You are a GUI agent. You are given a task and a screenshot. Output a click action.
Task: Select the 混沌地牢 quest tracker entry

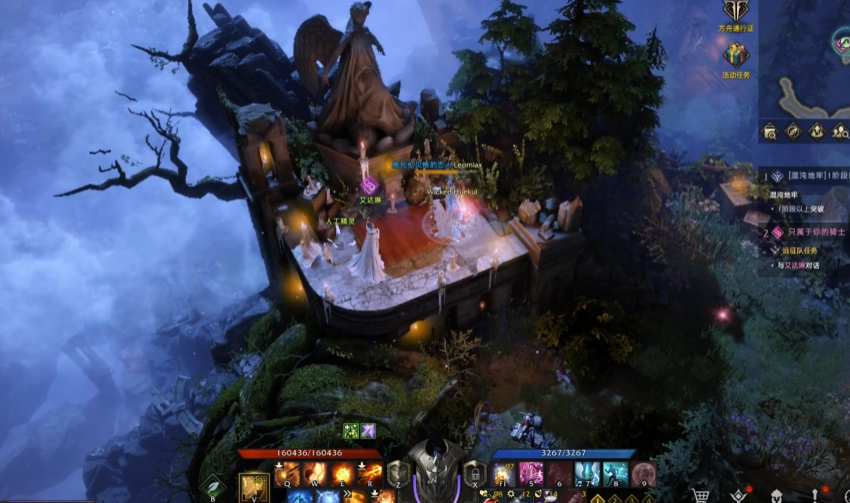(x=800, y=176)
